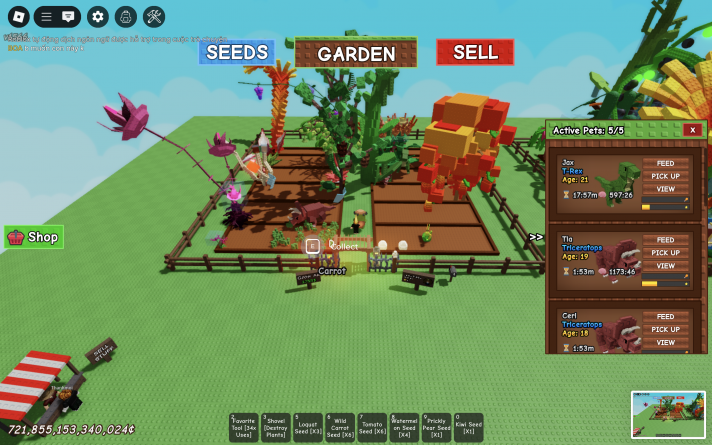The height and width of the screenshot is (445, 712).
Task: Open the Shop on the left
Action: point(34,237)
